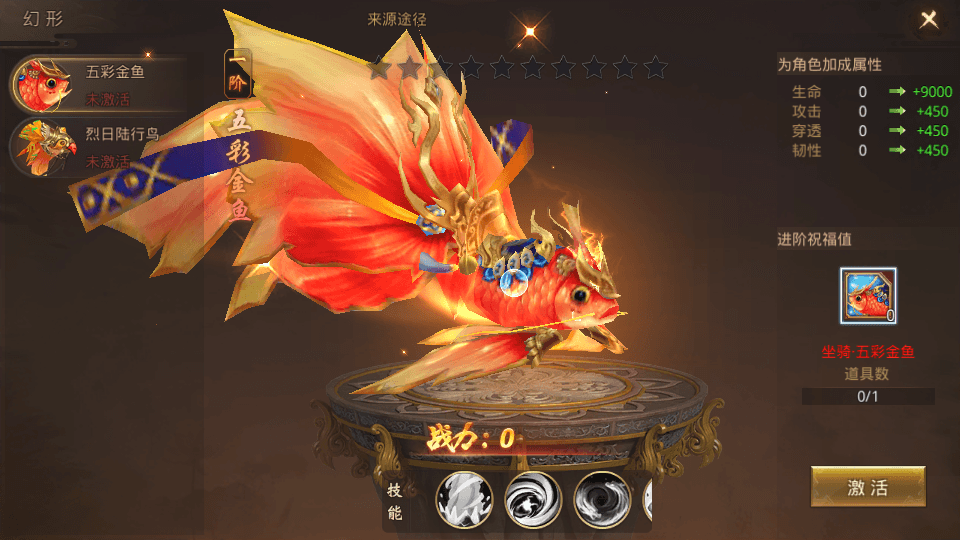960x540 pixels.
Task: Inspect the 五彩金鱼 mount item icon
Action: [x=868, y=296]
